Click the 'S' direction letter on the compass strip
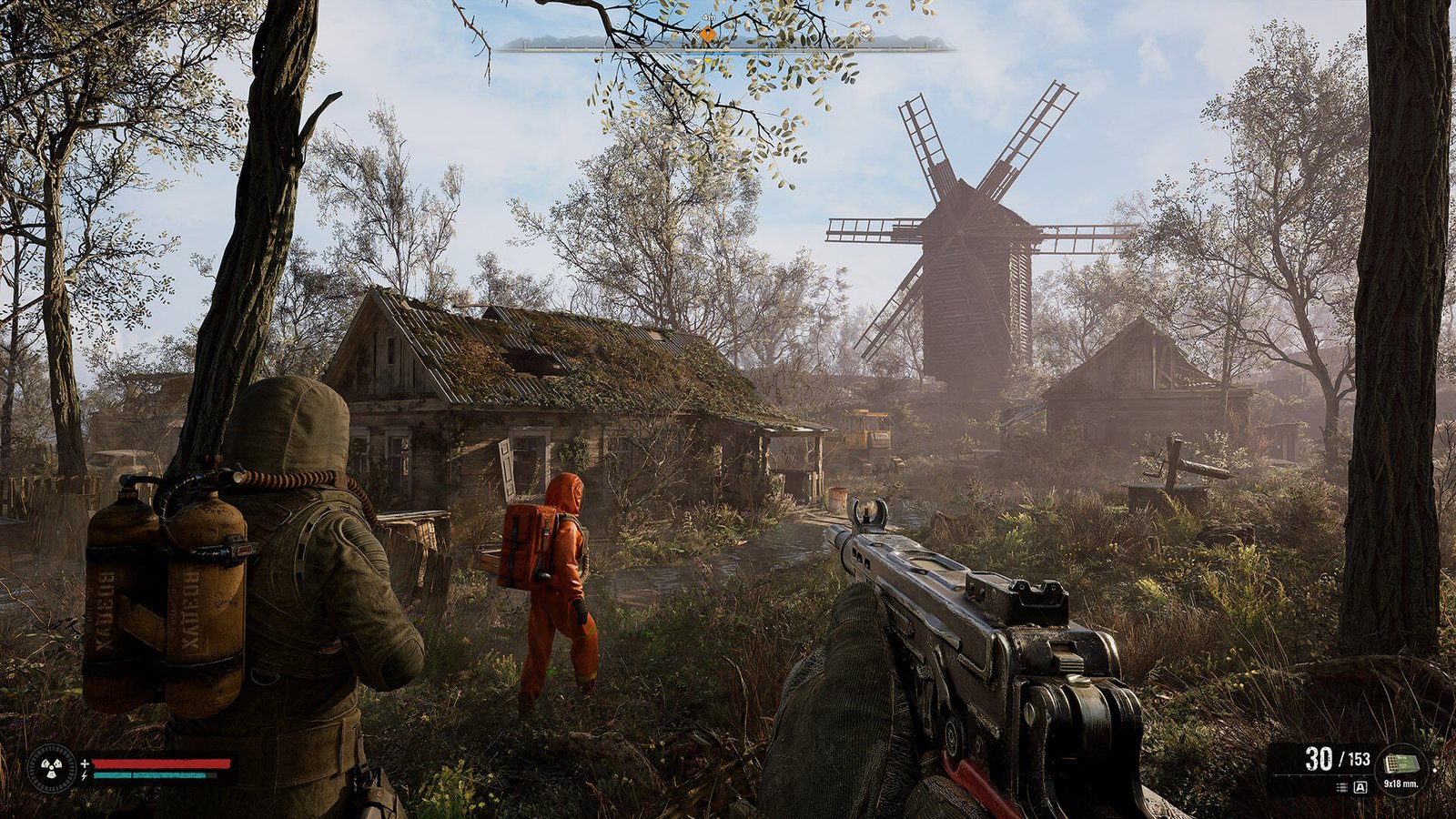This screenshot has height=819, width=1456. 617,25
